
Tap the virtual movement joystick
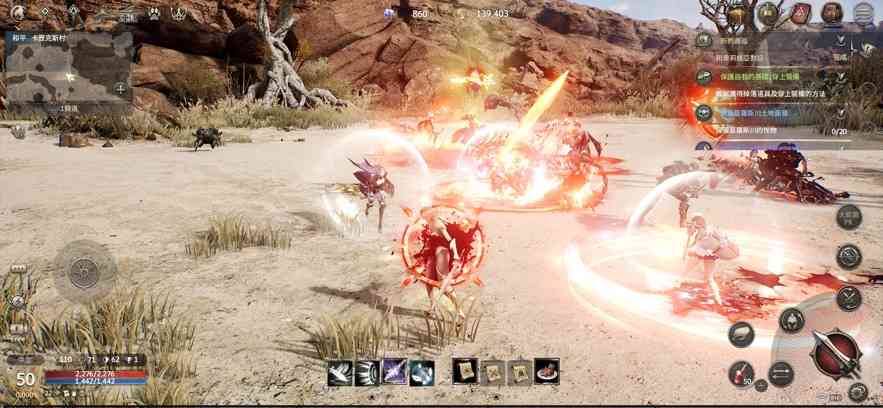click(84, 269)
